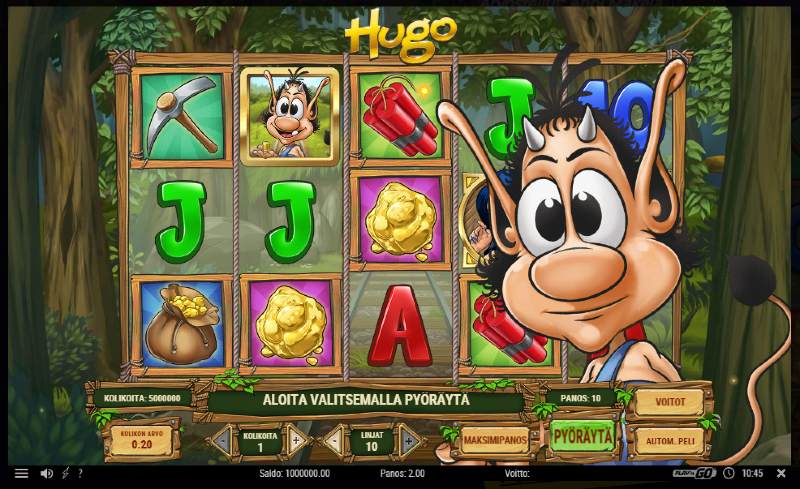800x489 pixels.
Task: Open the question mark help
Action: pyautogui.click(x=80, y=473)
